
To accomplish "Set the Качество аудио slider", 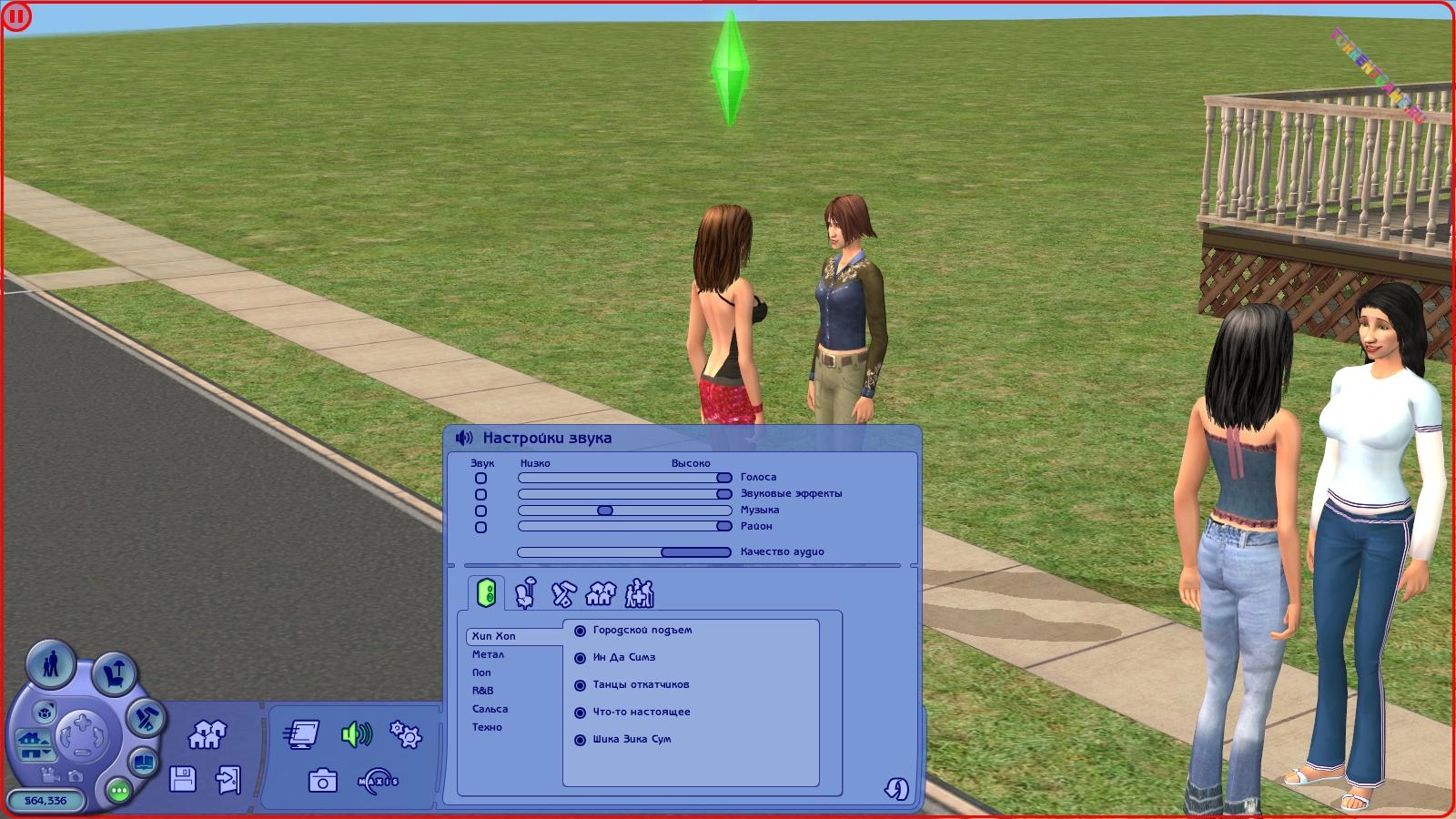I will coord(695,551).
